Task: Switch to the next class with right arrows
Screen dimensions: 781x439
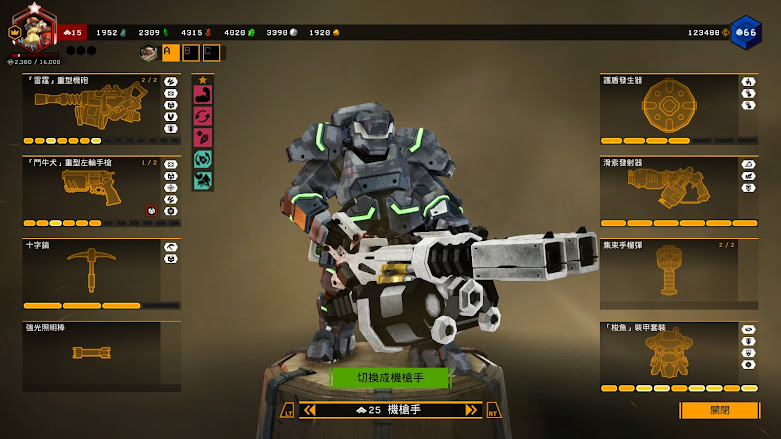Action: pyautogui.click(x=471, y=410)
